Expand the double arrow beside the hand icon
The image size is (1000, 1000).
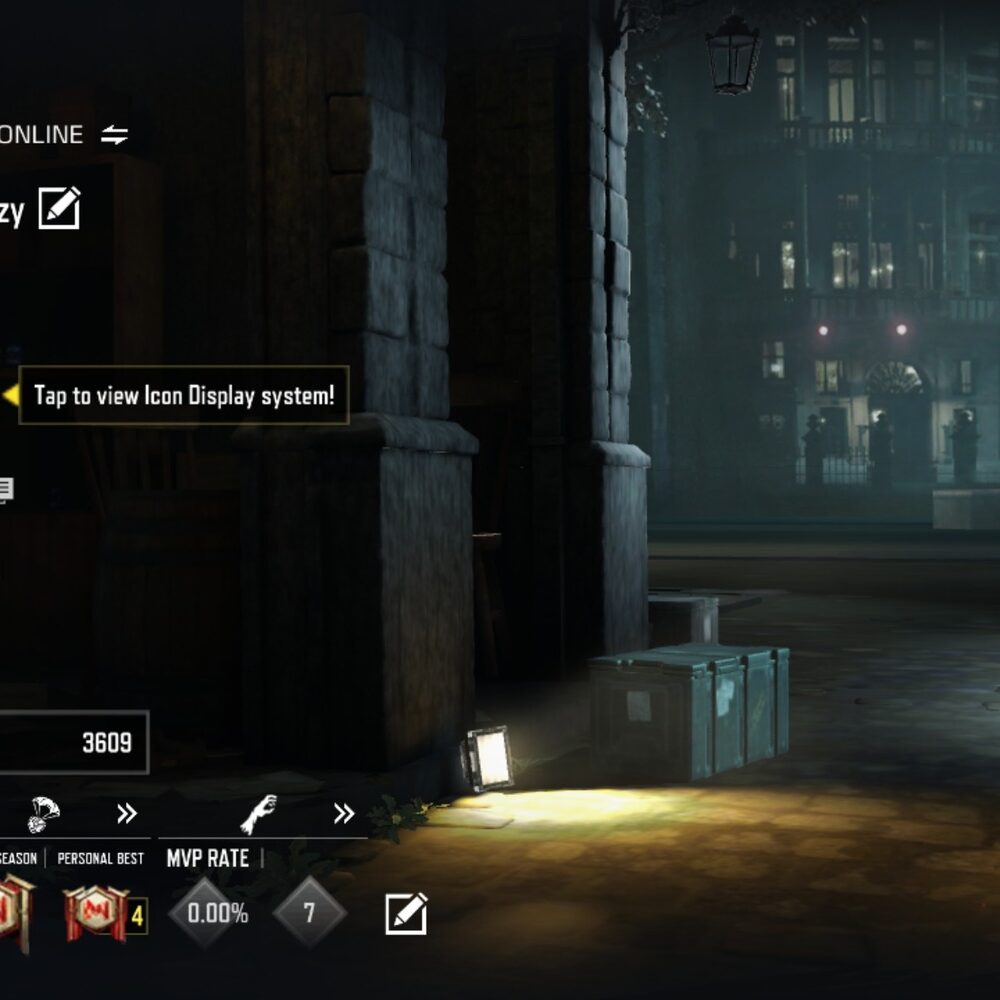344,813
